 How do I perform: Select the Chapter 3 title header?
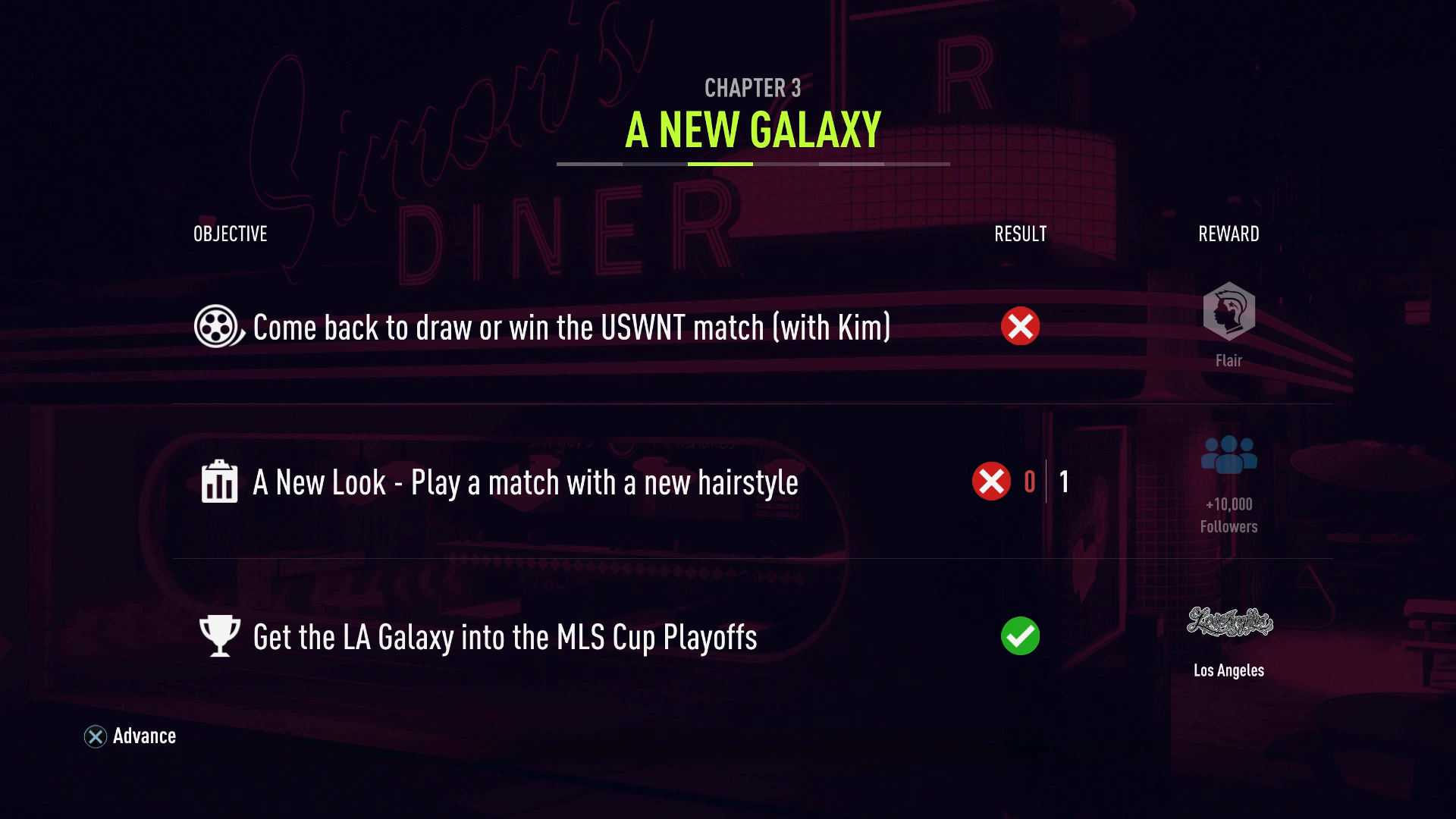(752, 89)
